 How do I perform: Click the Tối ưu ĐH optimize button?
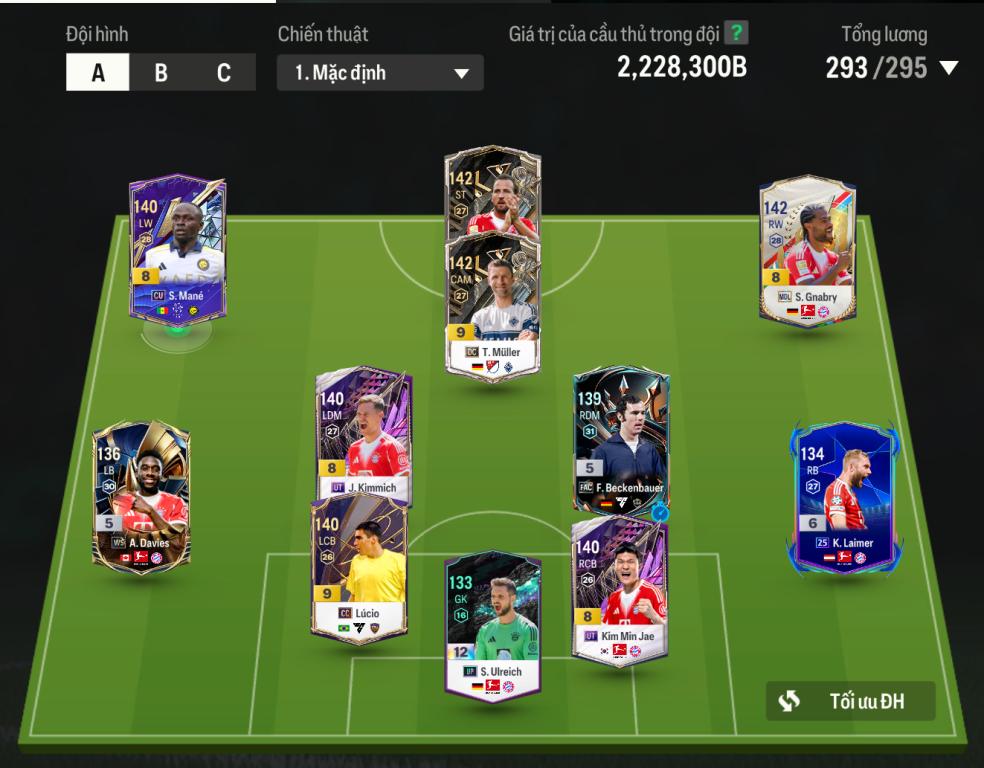(x=850, y=701)
